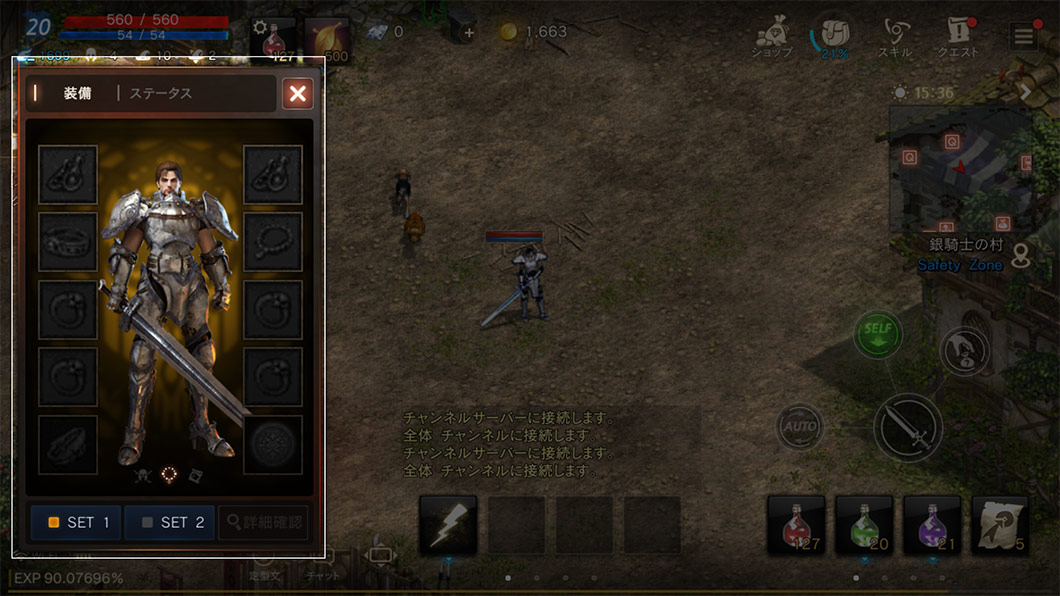This screenshot has height=596, width=1060.
Task: Use the purple potion hotbar slot
Action: click(932, 525)
